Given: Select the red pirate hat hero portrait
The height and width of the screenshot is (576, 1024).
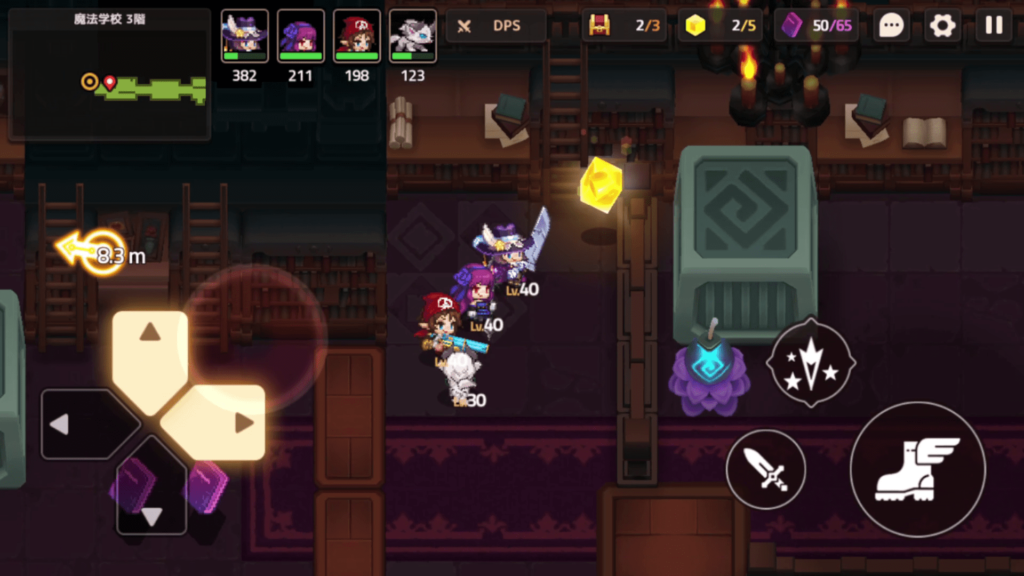Looking at the screenshot, I should coord(356,37).
